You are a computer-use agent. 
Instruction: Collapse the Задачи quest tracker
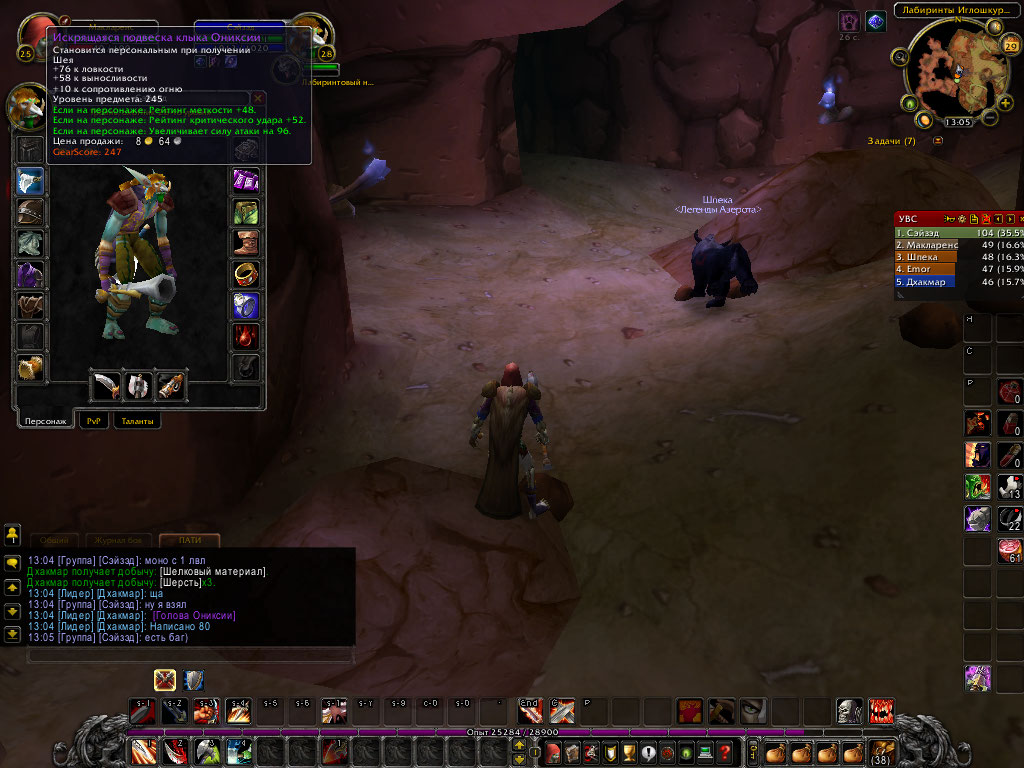[x=938, y=141]
